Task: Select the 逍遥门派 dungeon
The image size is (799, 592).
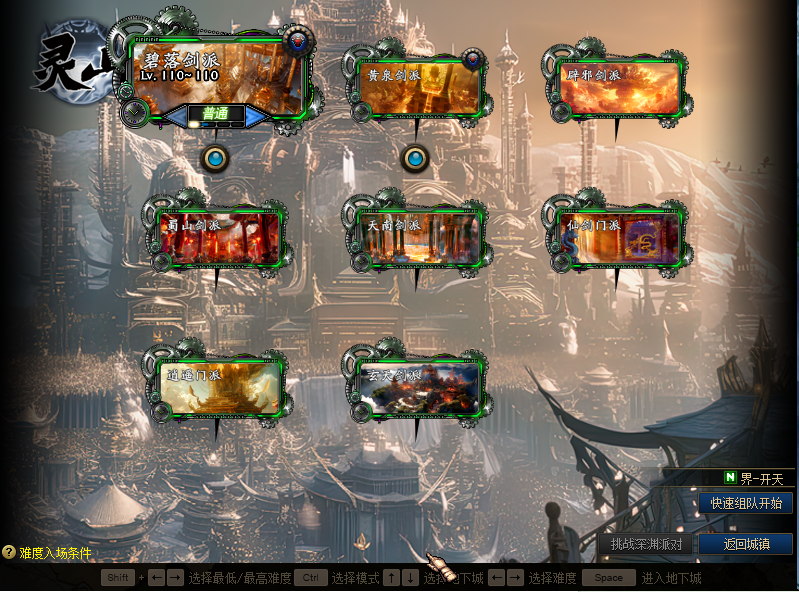Action: pos(220,388)
